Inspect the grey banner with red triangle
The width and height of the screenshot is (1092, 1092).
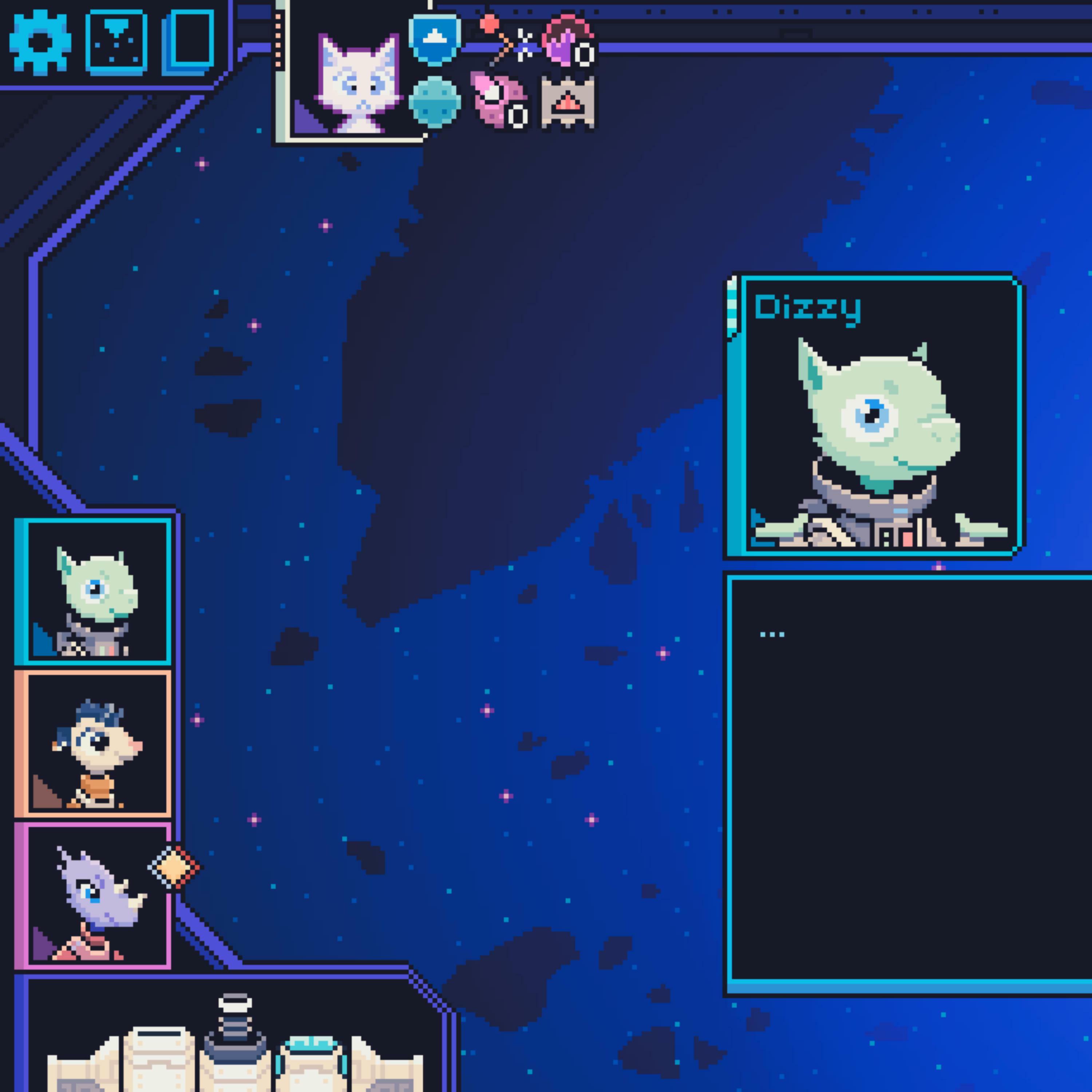[567, 102]
